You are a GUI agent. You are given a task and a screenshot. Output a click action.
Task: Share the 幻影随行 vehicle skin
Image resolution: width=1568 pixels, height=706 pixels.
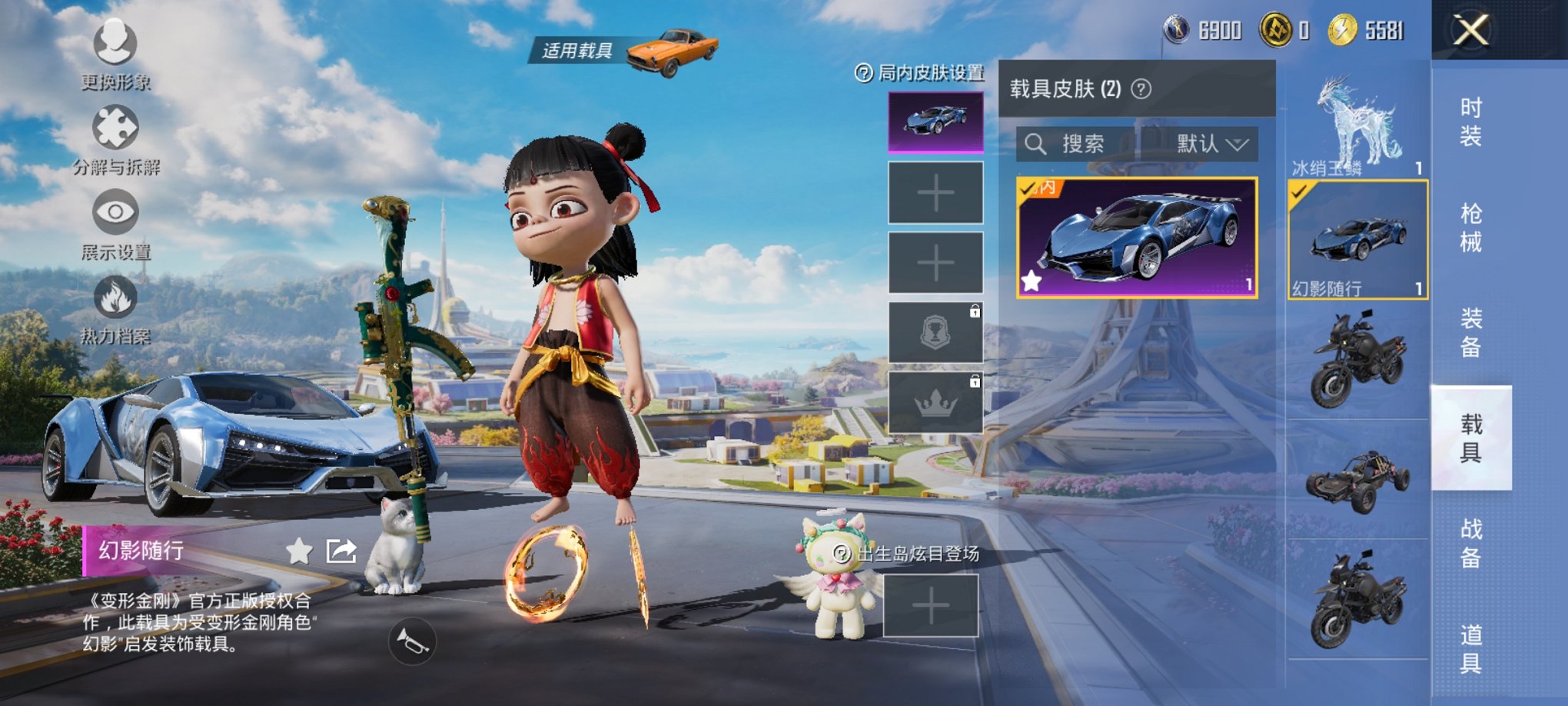pos(341,551)
